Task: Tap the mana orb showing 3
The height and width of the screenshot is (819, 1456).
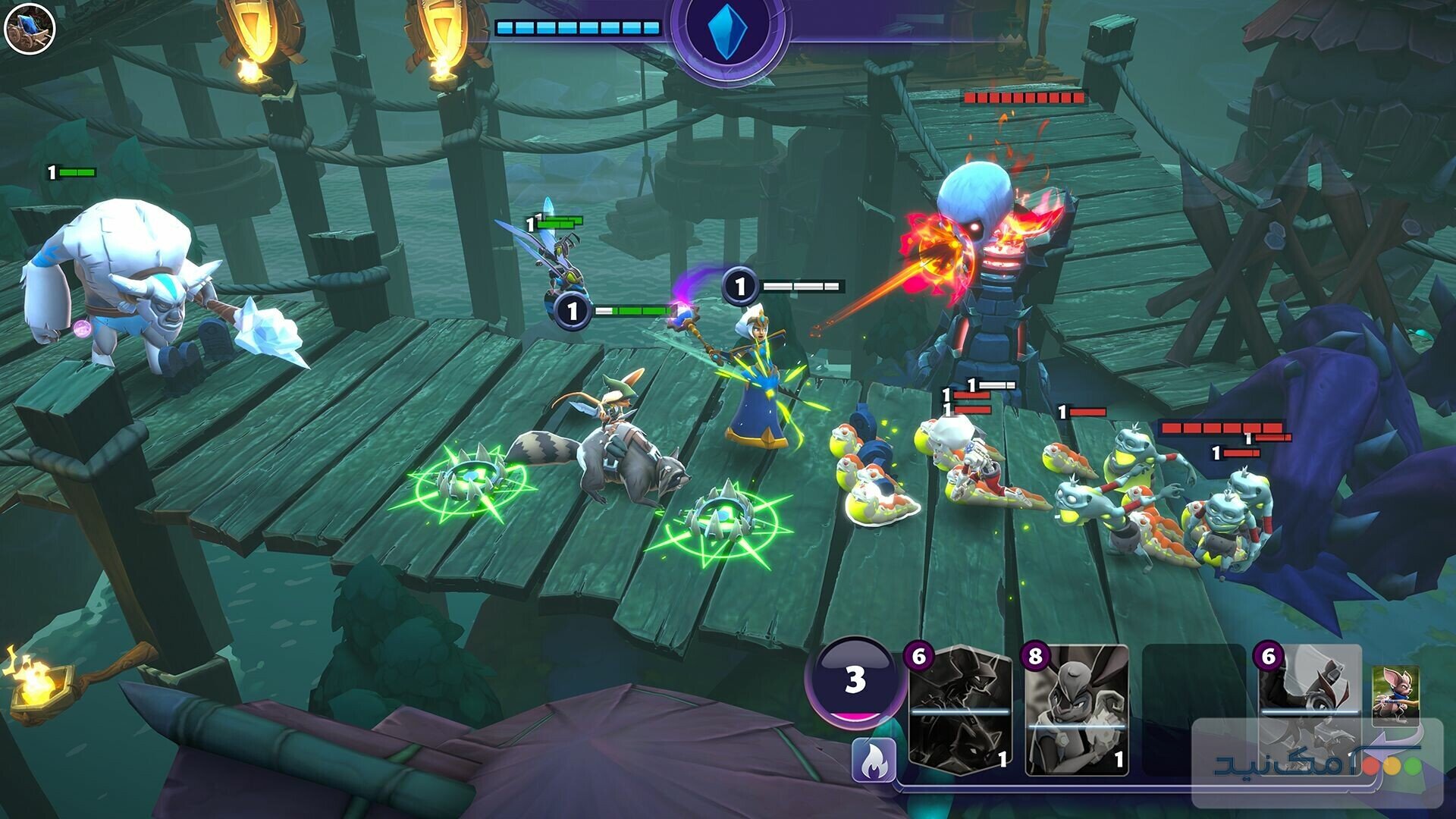Action: point(856,681)
